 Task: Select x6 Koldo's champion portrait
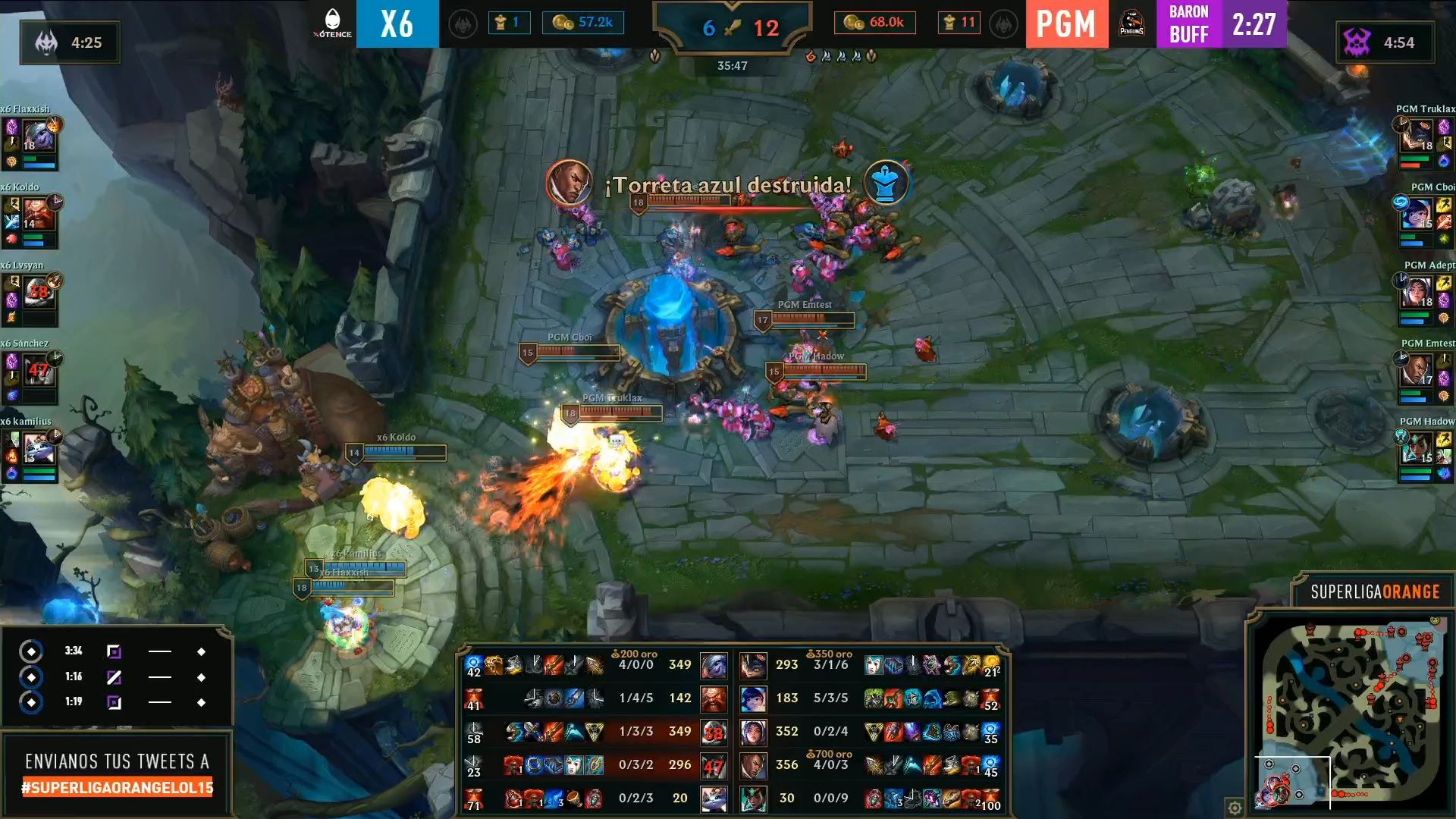pyautogui.click(x=38, y=215)
